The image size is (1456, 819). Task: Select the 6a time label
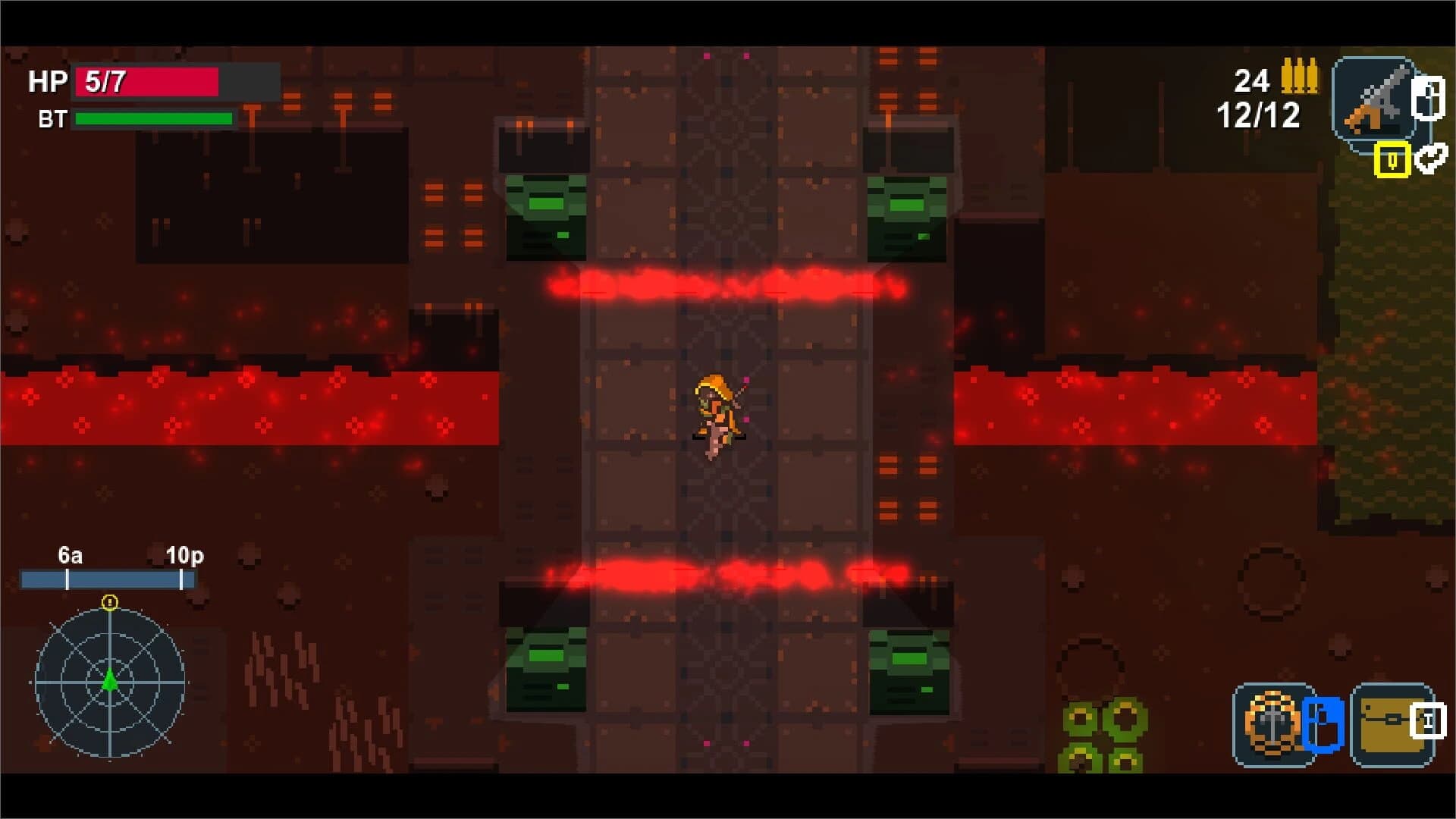pos(69,556)
